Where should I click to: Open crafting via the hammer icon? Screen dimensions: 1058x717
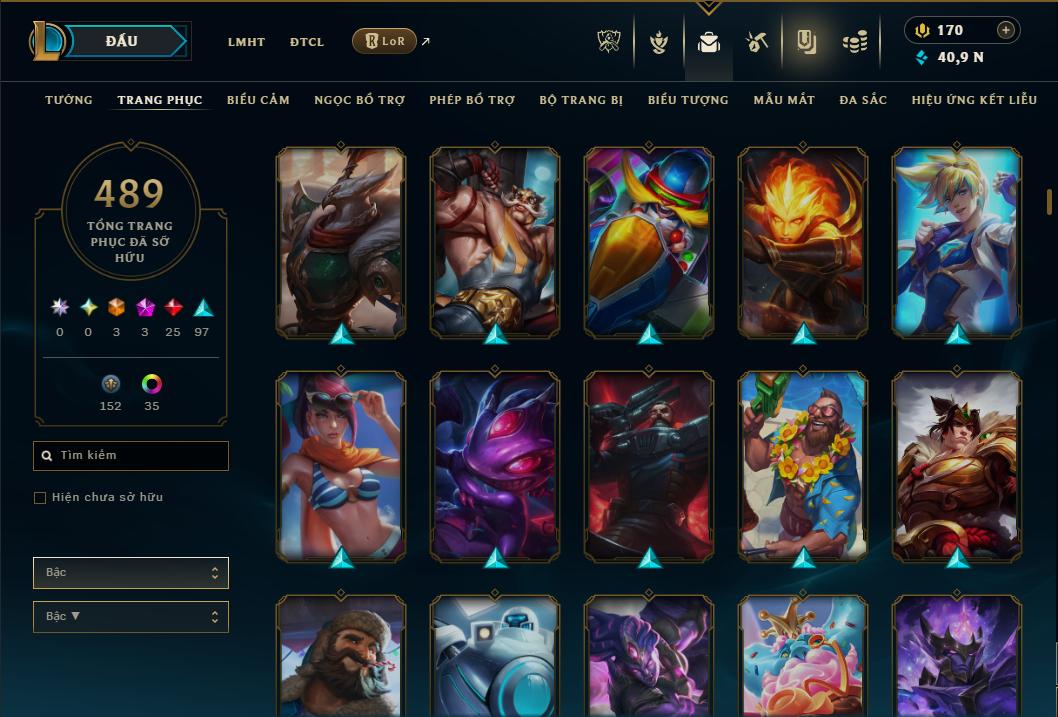[757, 42]
